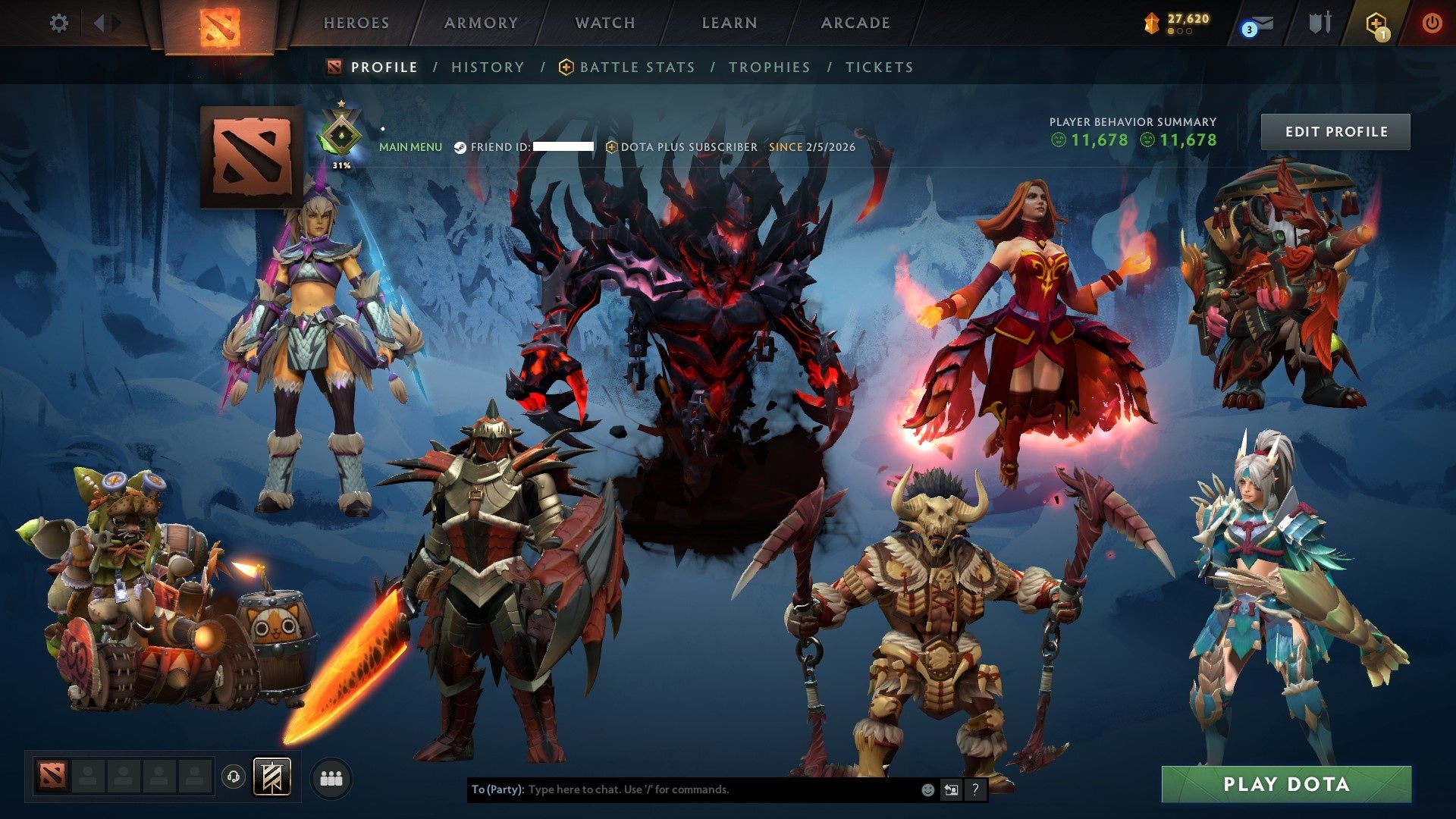Open the emoticon picker in chat
The height and width of the screenshot is (819, 1456).
pyautogui.click(x=927, y=789)
